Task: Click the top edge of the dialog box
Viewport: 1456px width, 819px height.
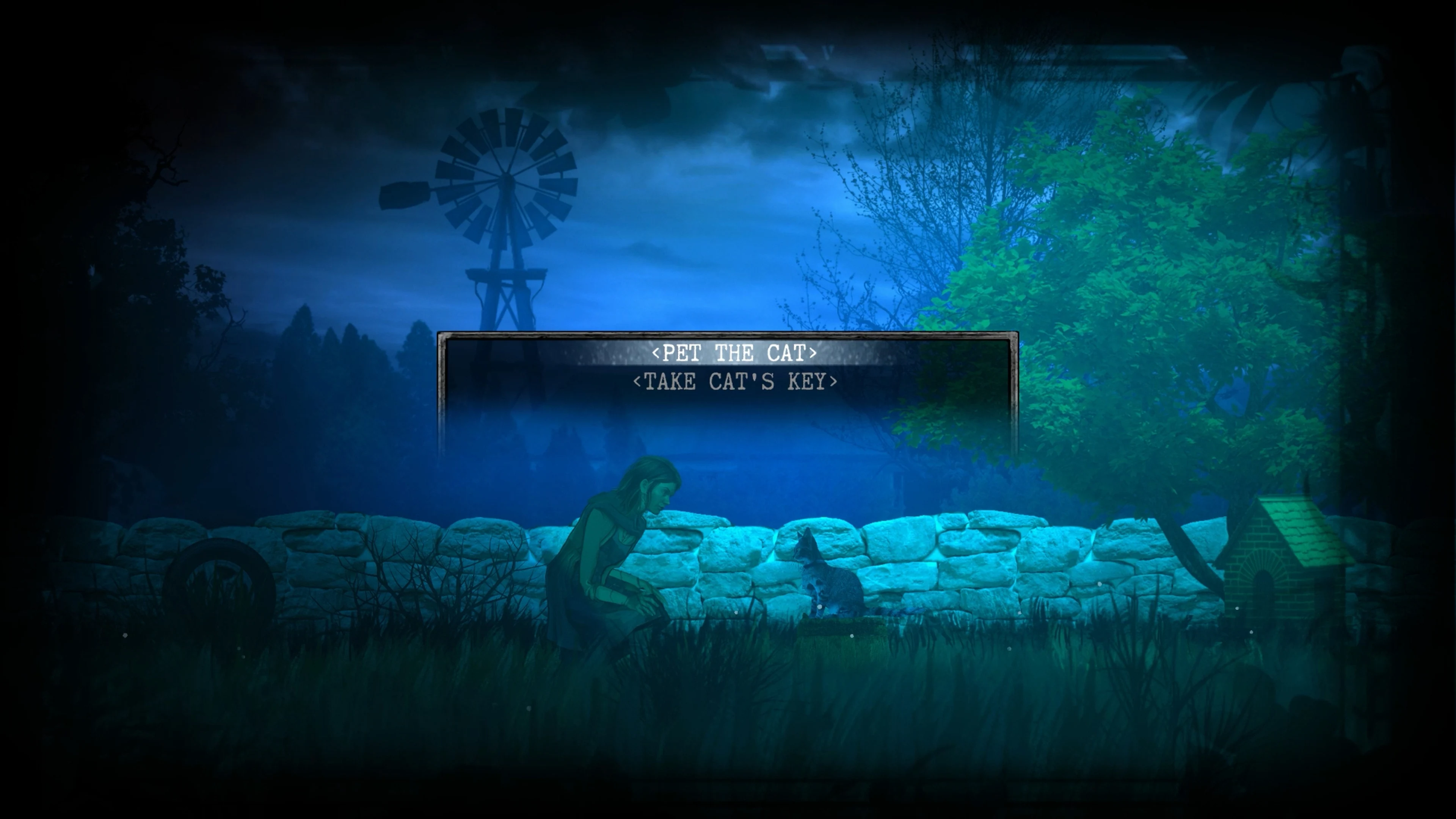Action: click(x=729, y=332)
